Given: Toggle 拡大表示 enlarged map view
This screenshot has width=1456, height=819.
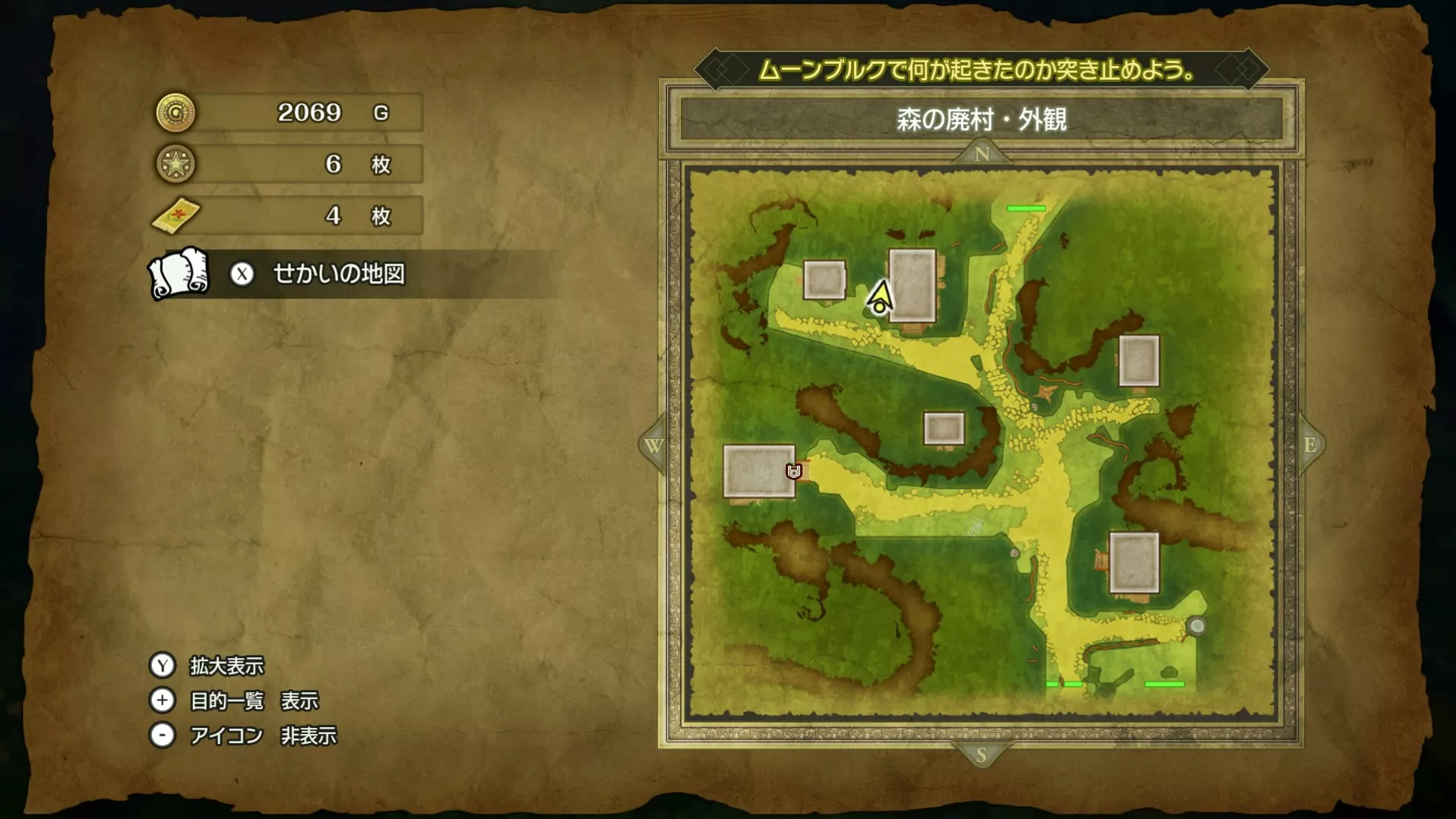Looking at the screenshot, I should [x=162, y=665].
